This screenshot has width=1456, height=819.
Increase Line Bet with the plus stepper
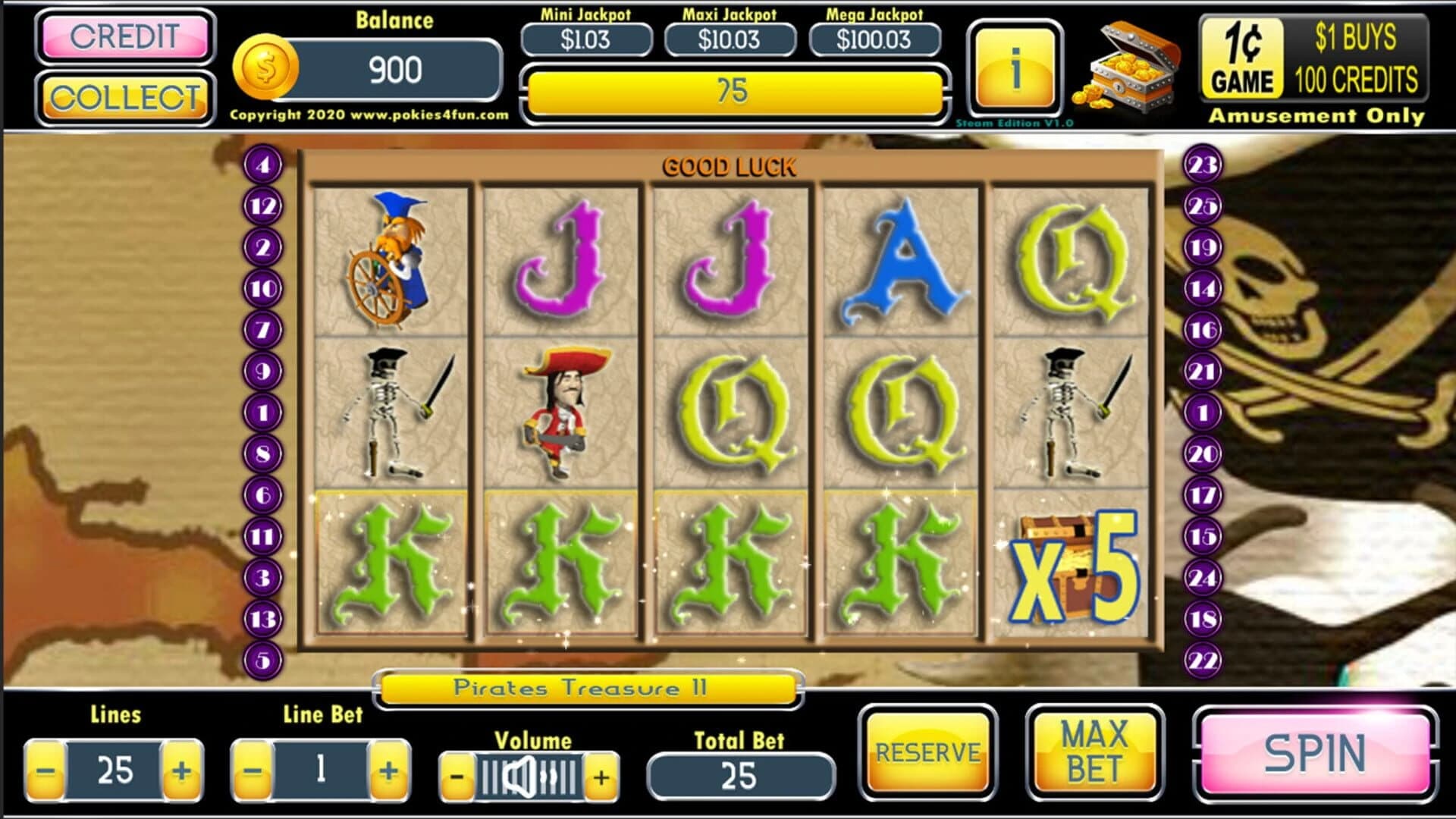point(388,772)
